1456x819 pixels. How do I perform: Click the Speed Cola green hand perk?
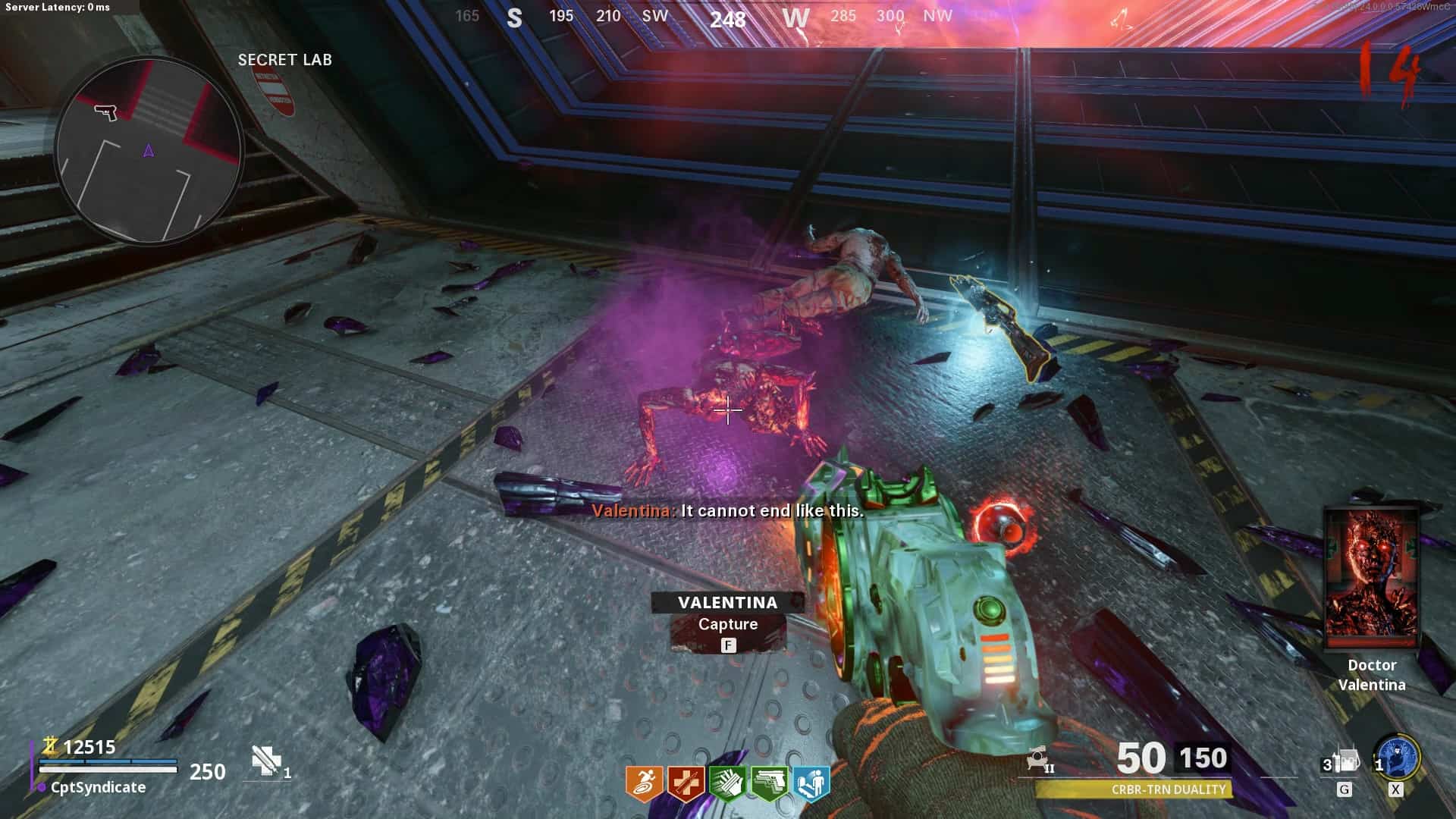click(727, 784)
